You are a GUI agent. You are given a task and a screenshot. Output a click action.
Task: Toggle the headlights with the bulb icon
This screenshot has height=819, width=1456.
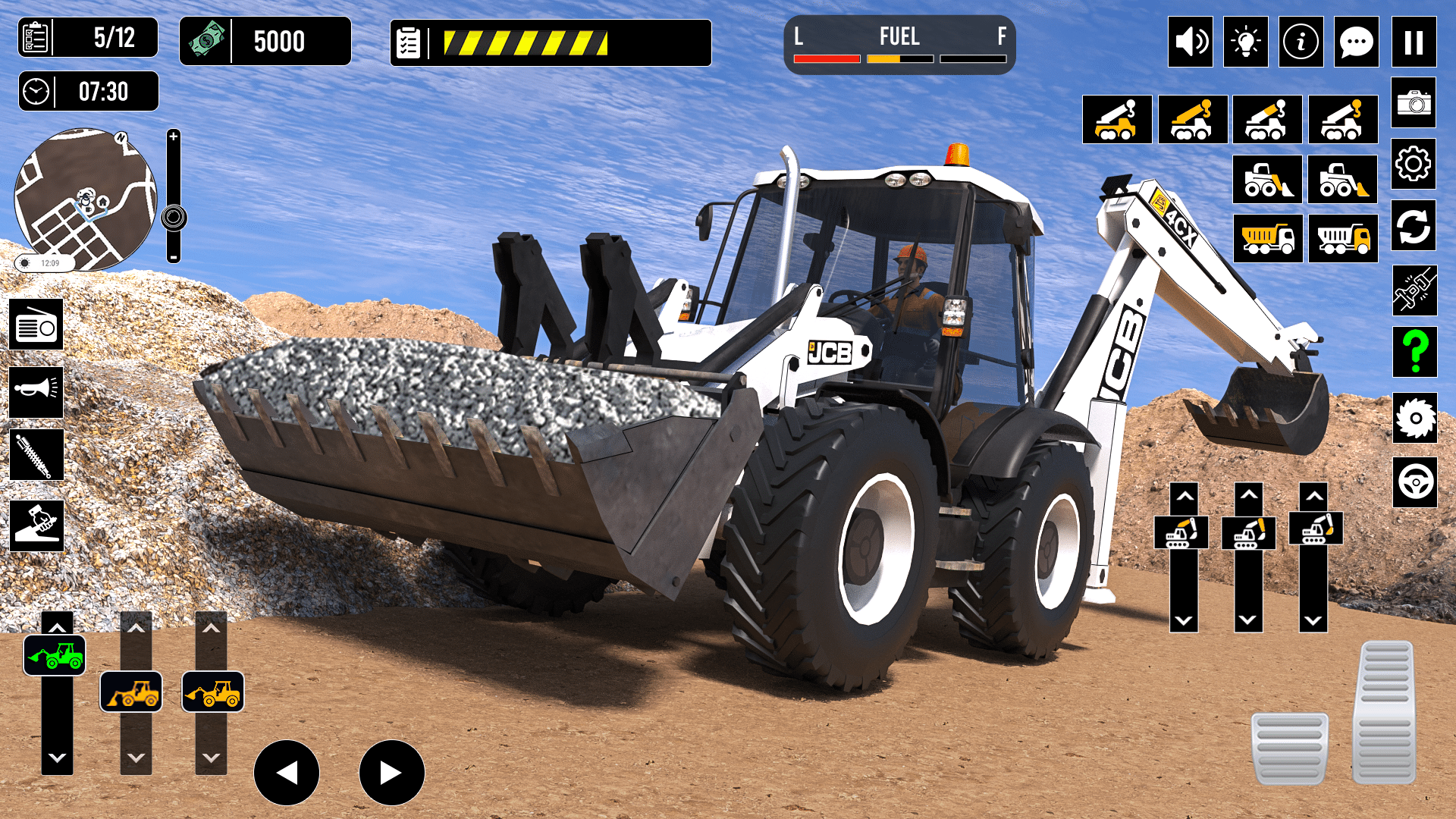1245,42
